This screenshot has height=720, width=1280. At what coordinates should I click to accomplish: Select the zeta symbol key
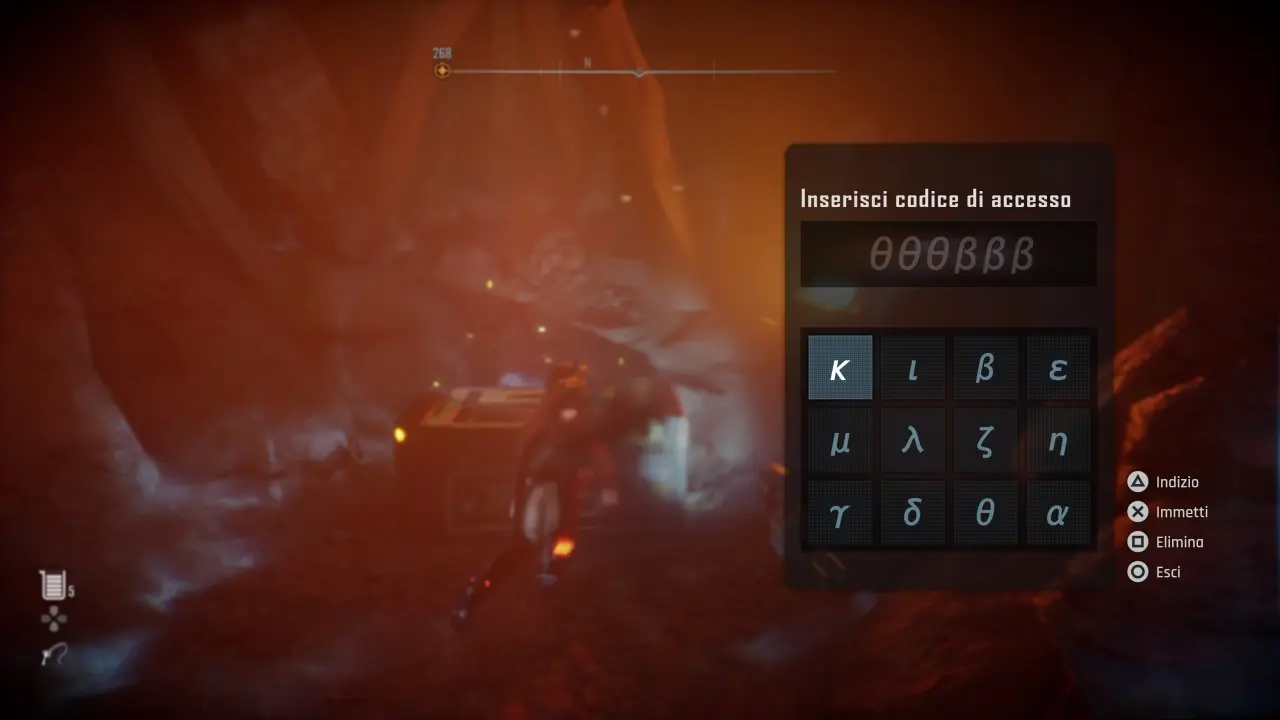pos(986,440)
